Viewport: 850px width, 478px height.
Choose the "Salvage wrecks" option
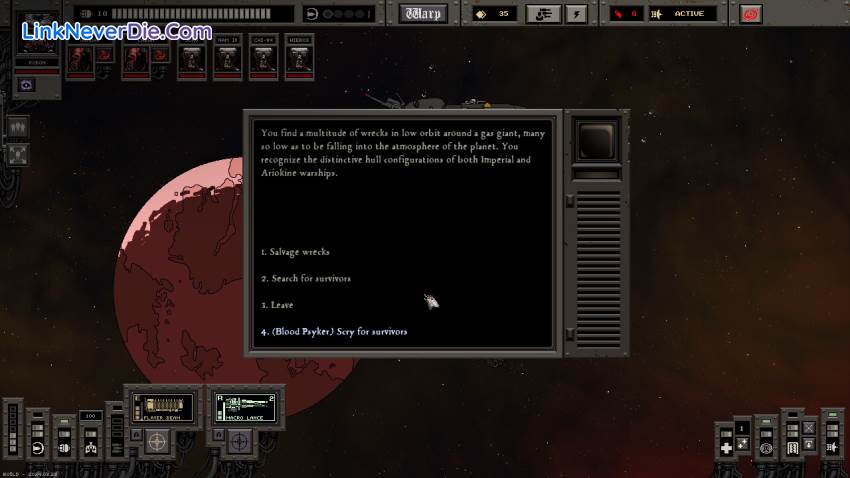[295, 252]
